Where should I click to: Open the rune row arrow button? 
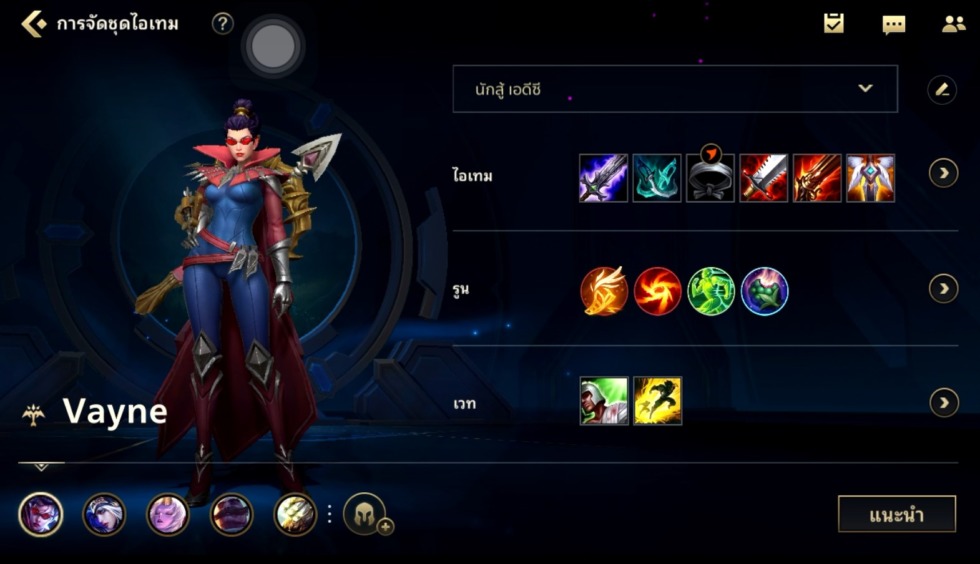tap(943, 289)
